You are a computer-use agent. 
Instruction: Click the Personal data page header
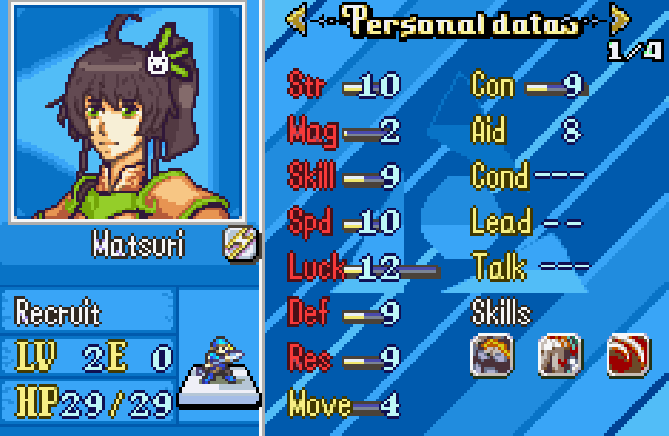point(459,20)
